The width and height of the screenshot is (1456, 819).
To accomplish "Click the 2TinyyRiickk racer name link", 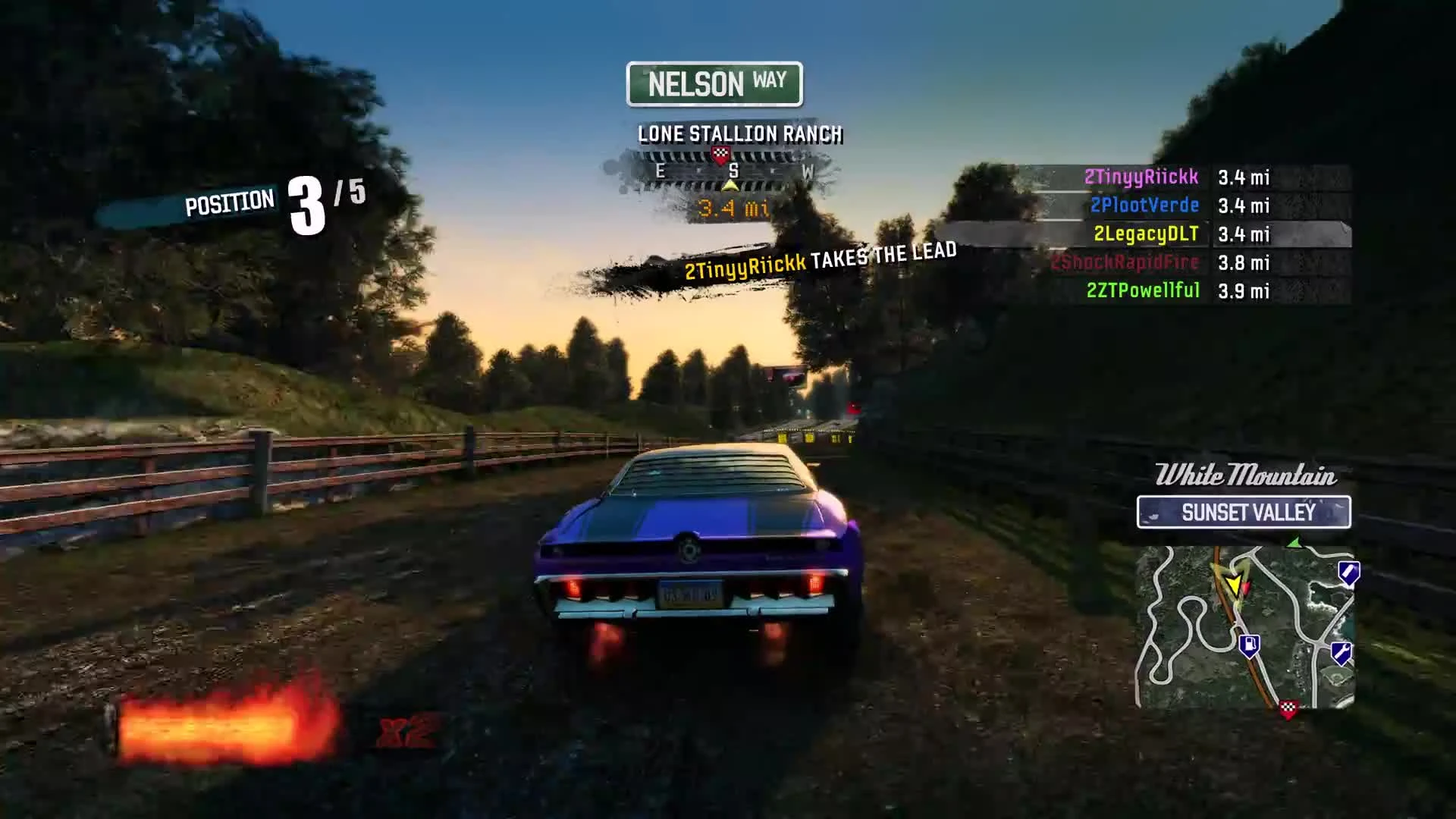I will [1144, 177].
